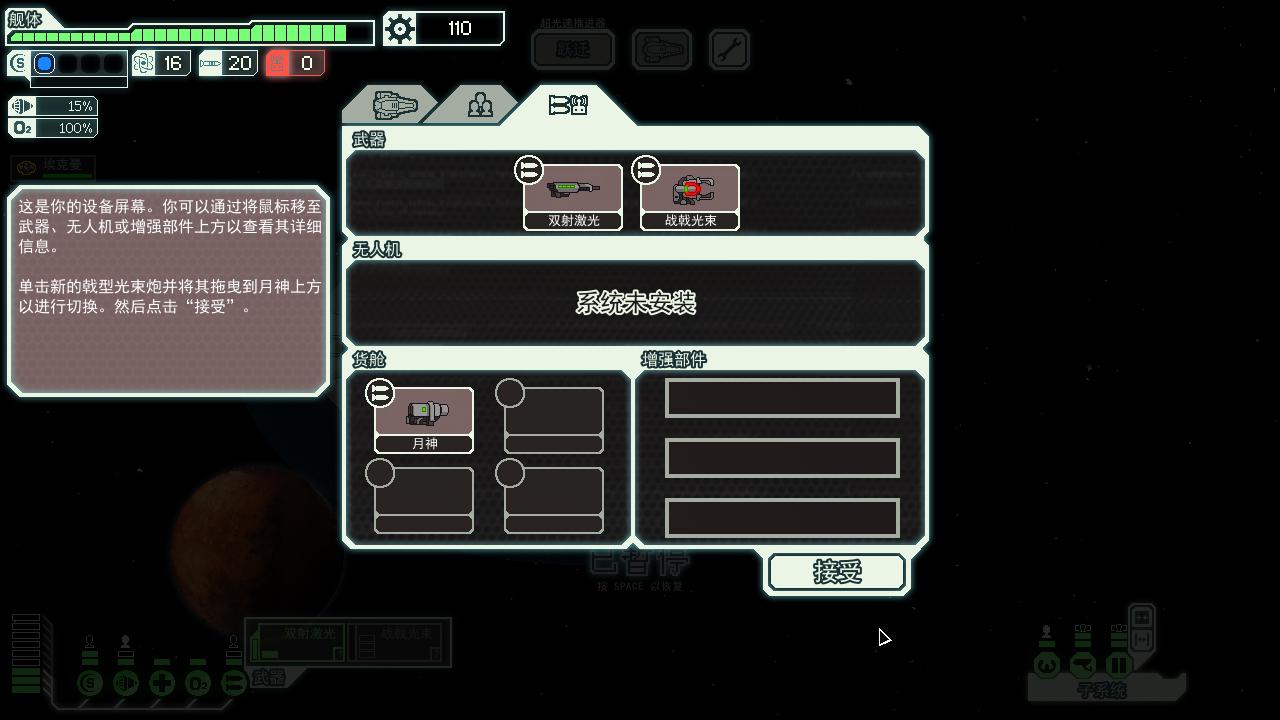Click the arrow badge on 战戟光束 weapon card
This screenshot has height=720, width=1280.
tap(646, 170)
